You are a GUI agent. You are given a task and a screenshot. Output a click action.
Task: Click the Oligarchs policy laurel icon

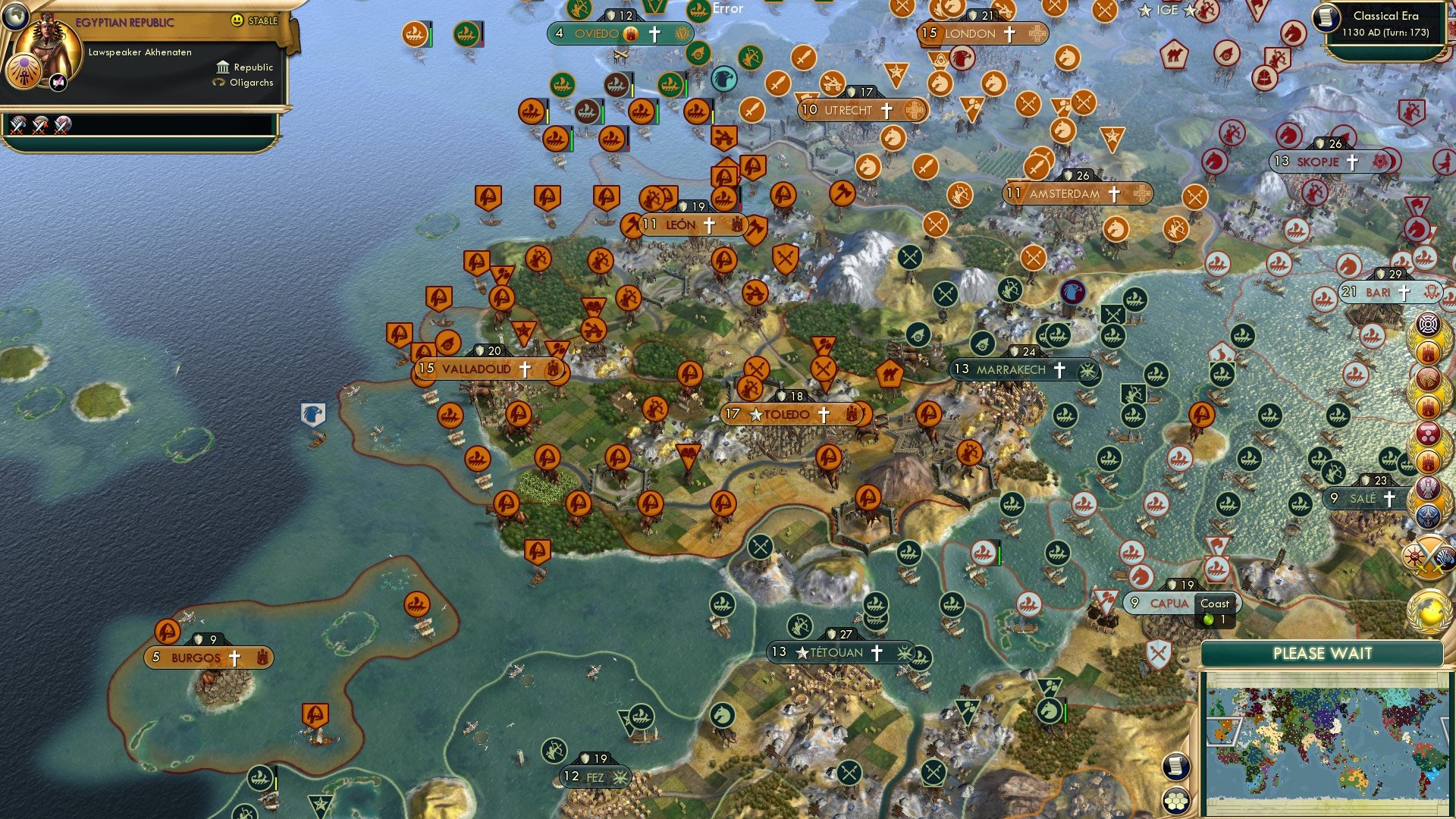[220, 83]
